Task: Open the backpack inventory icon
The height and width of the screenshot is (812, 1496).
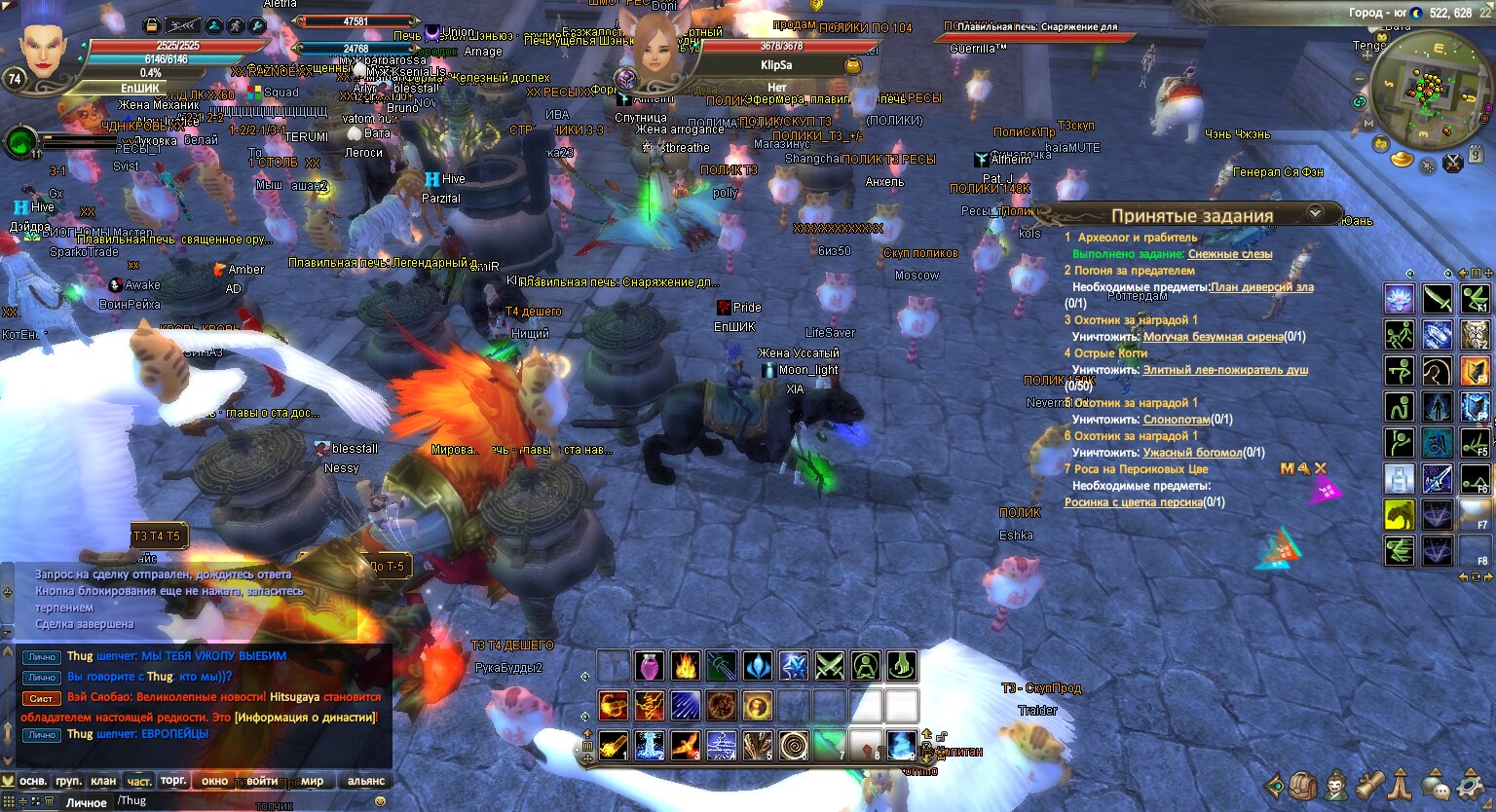Action: pyautogui.click(x=1304, y=785)
